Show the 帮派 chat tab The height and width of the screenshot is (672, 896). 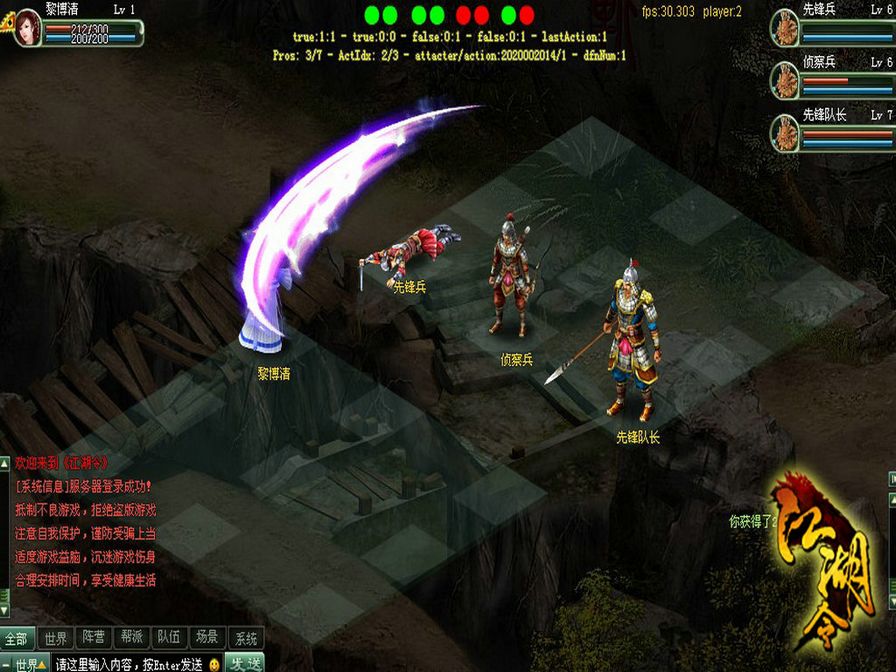click(132, 638)
